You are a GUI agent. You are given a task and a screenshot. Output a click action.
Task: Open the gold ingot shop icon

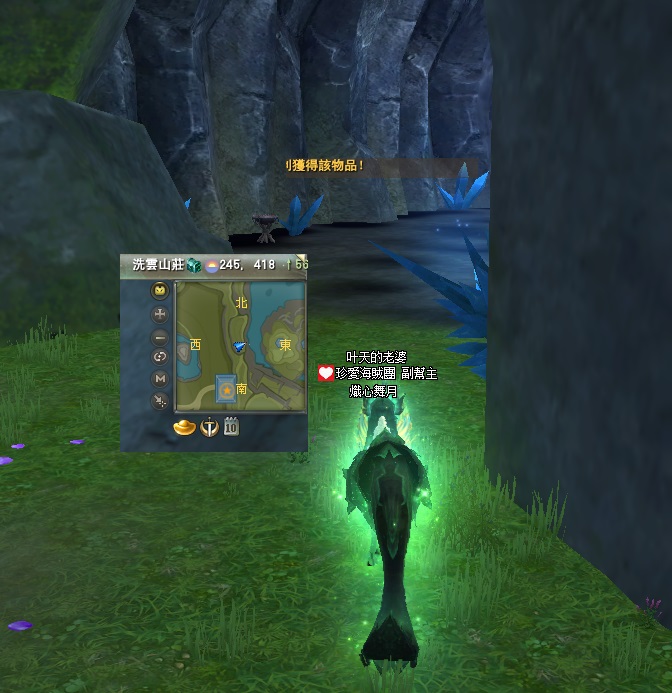point(184,427)
